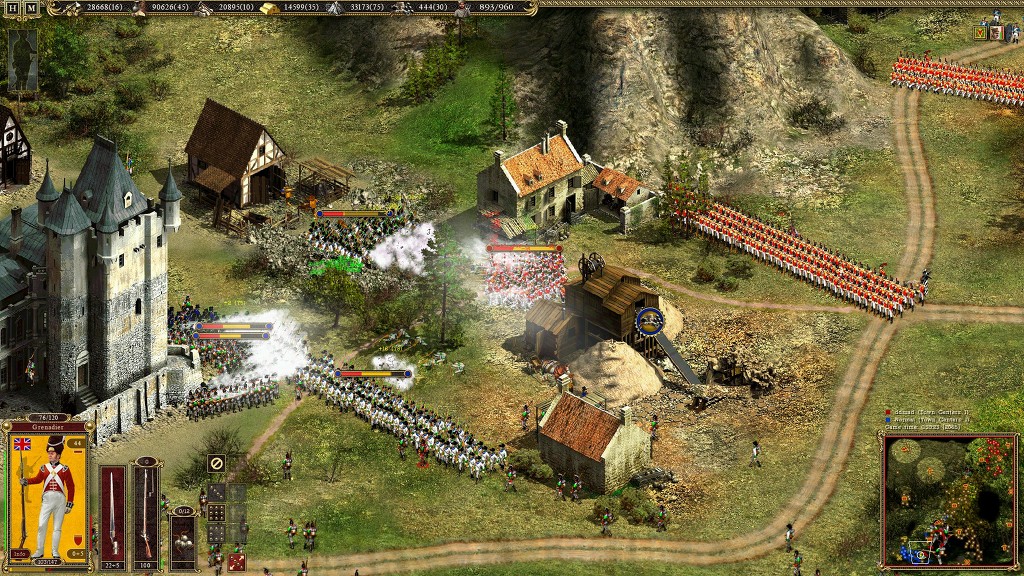Image resolution: width=1024 pixels, height=576 pixels.
Task: Click the gold bars resource icon
Action: coord(270,8)
